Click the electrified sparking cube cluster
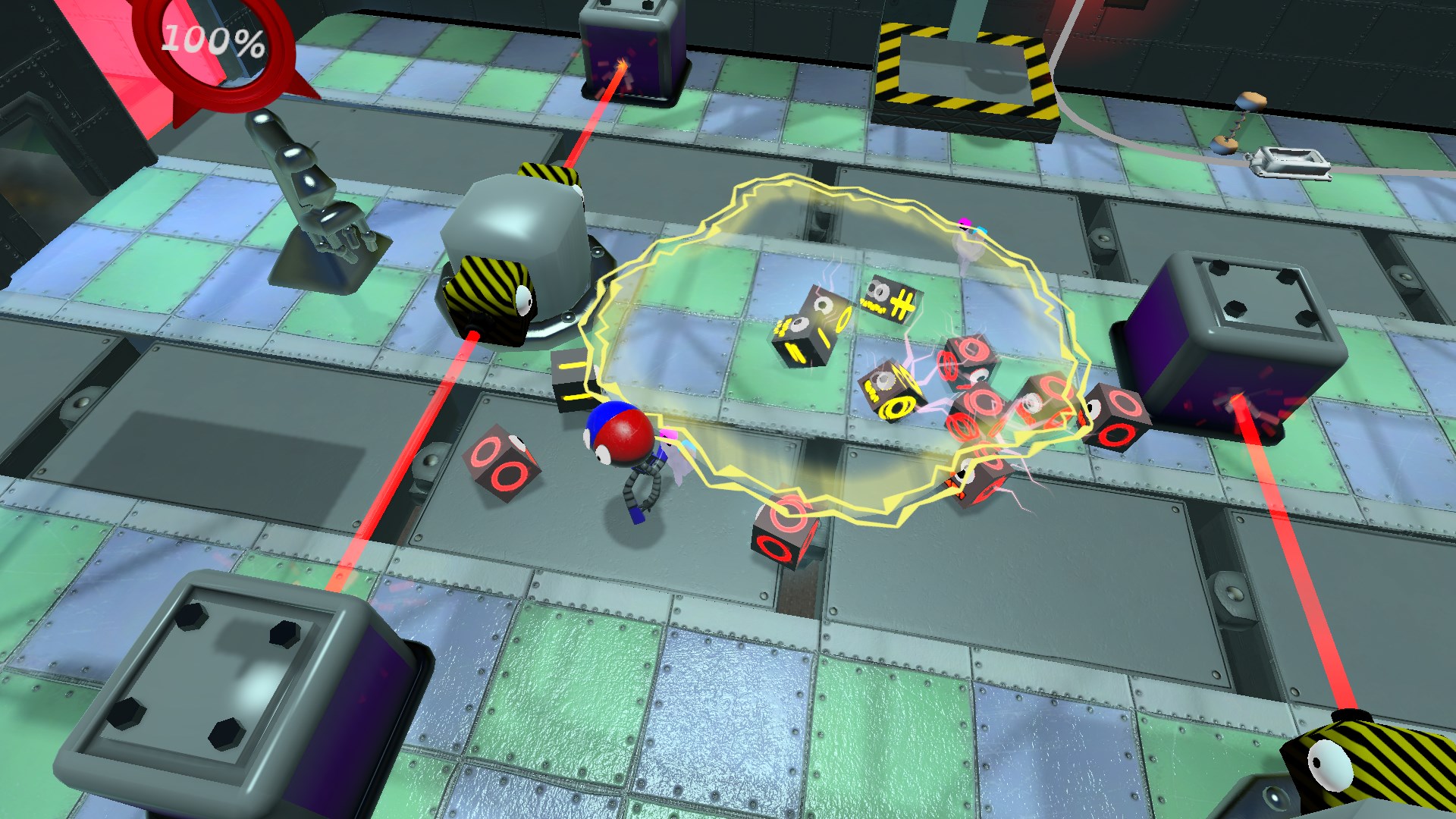 click(x=986, y=409)
